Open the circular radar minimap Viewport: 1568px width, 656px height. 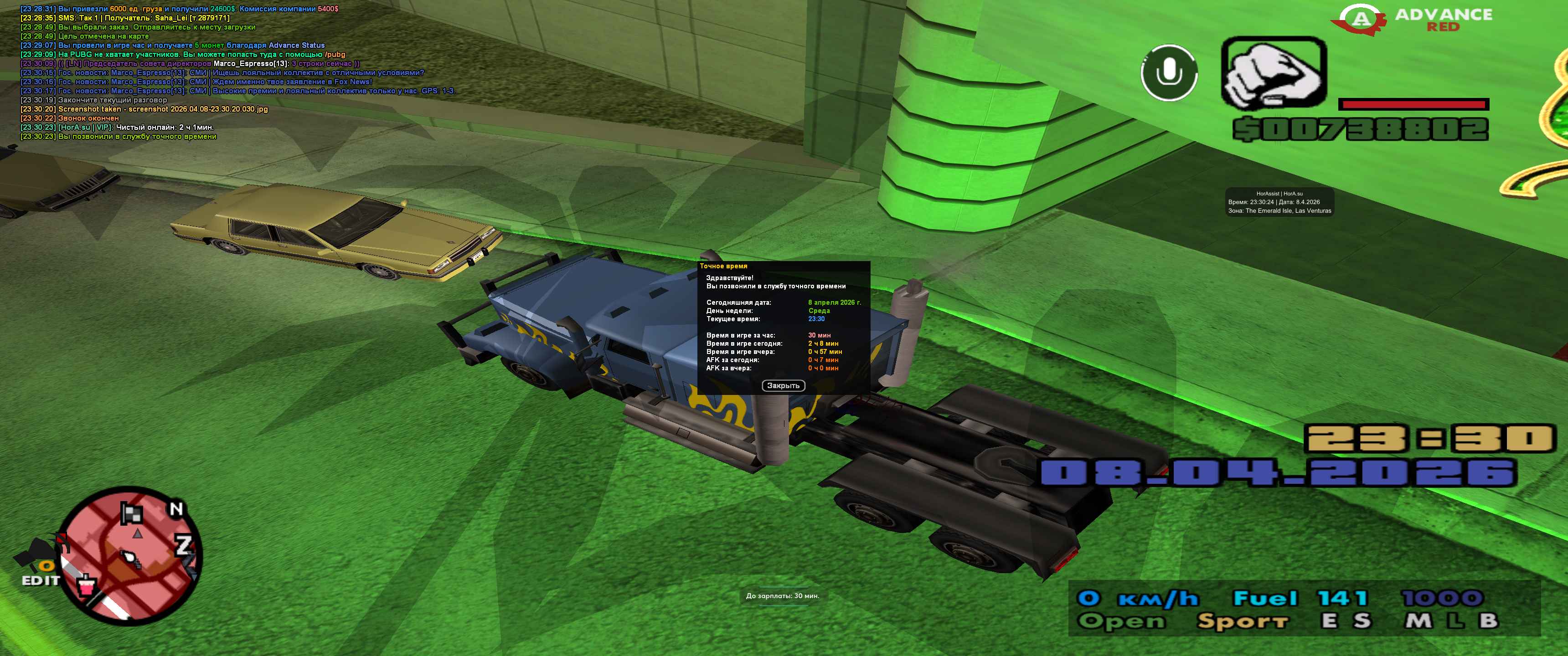point(131,555)
